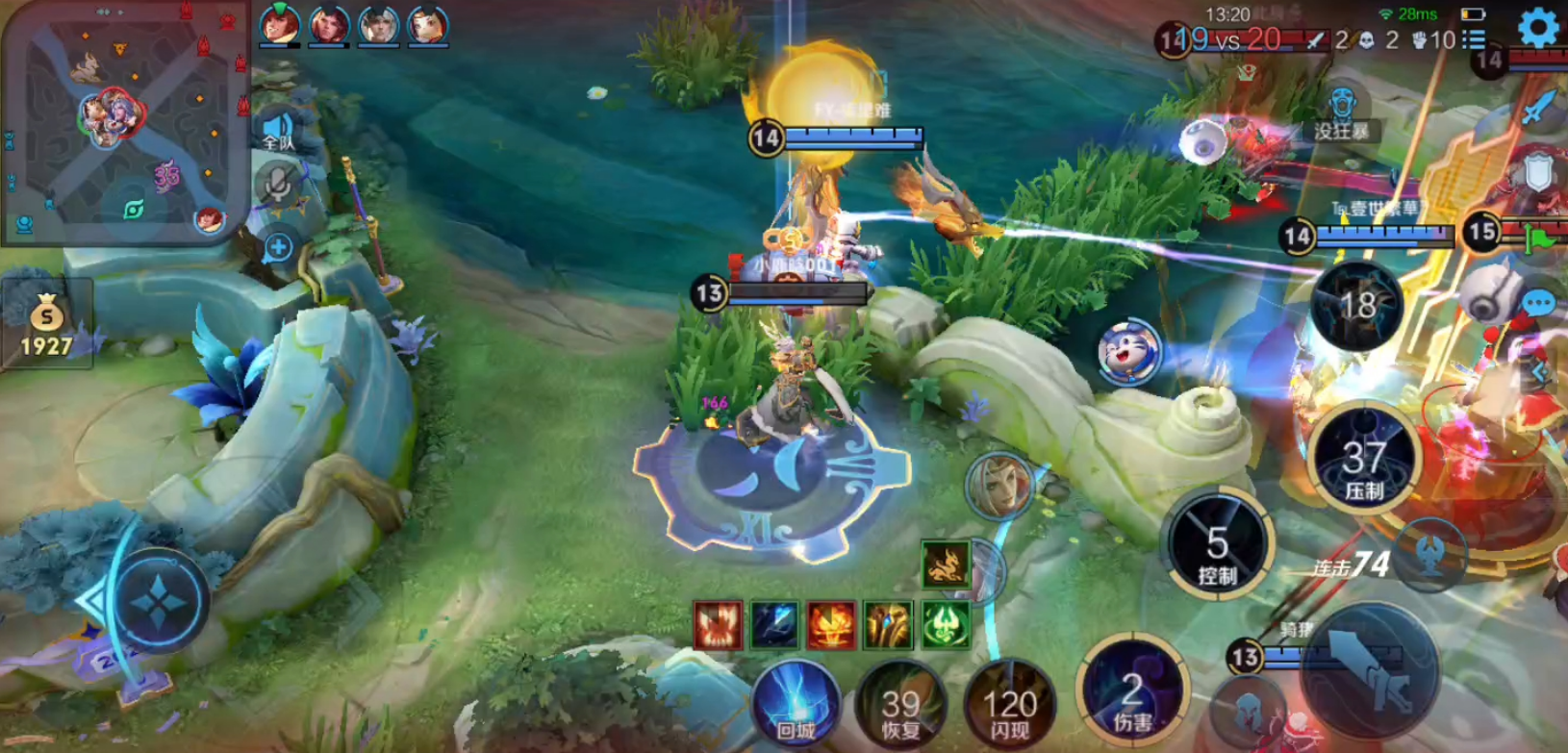
Task: Open the settings gear menu
Action: tap(1538, 27)
